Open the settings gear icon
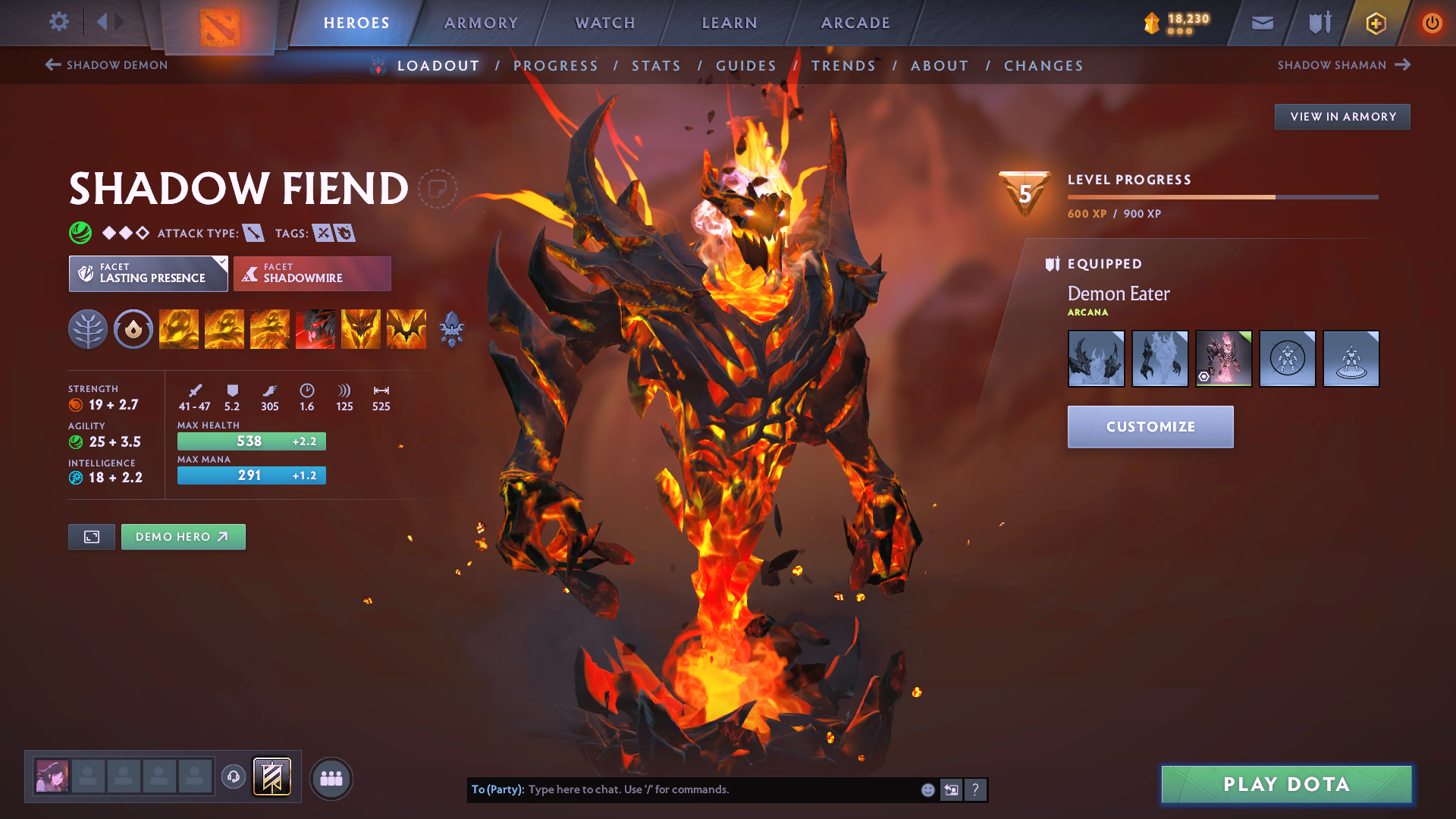This screenshot has width=1456, height=819. (x=58, y=22)
